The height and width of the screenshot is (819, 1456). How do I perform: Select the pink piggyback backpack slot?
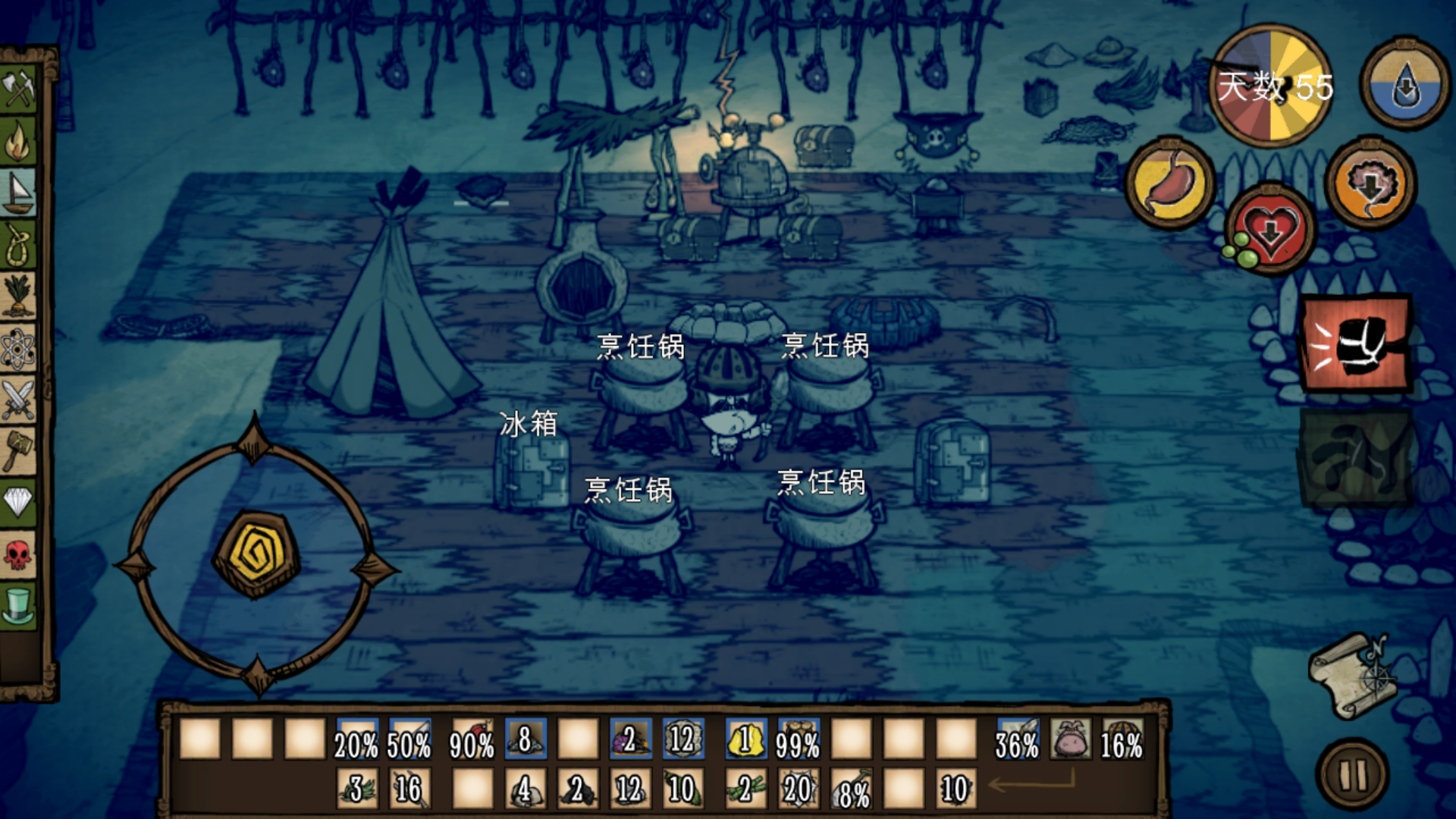pyautogui.click(x=1070, y=739)
